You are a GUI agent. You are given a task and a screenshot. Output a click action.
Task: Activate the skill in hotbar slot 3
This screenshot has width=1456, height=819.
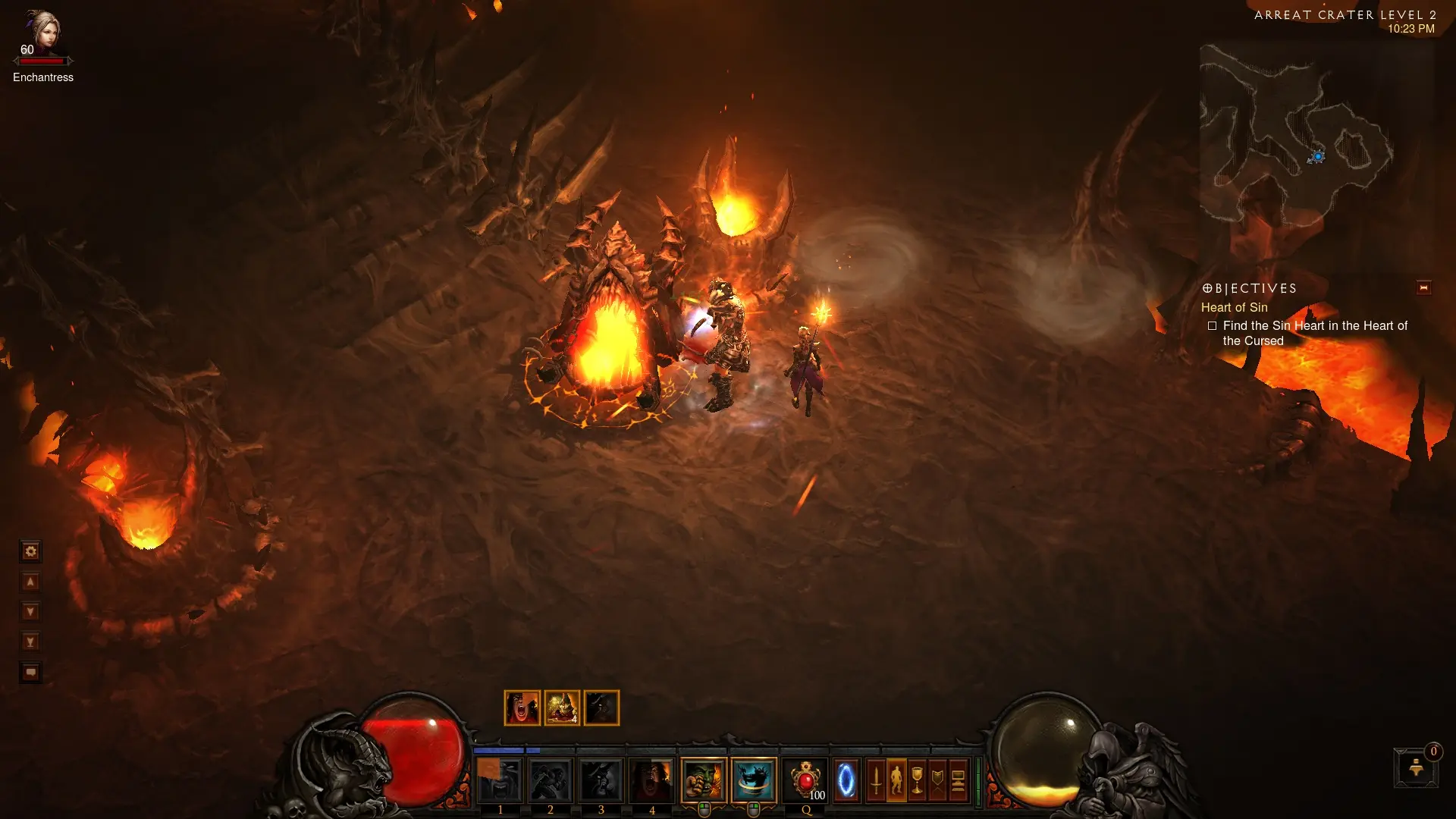601,780
